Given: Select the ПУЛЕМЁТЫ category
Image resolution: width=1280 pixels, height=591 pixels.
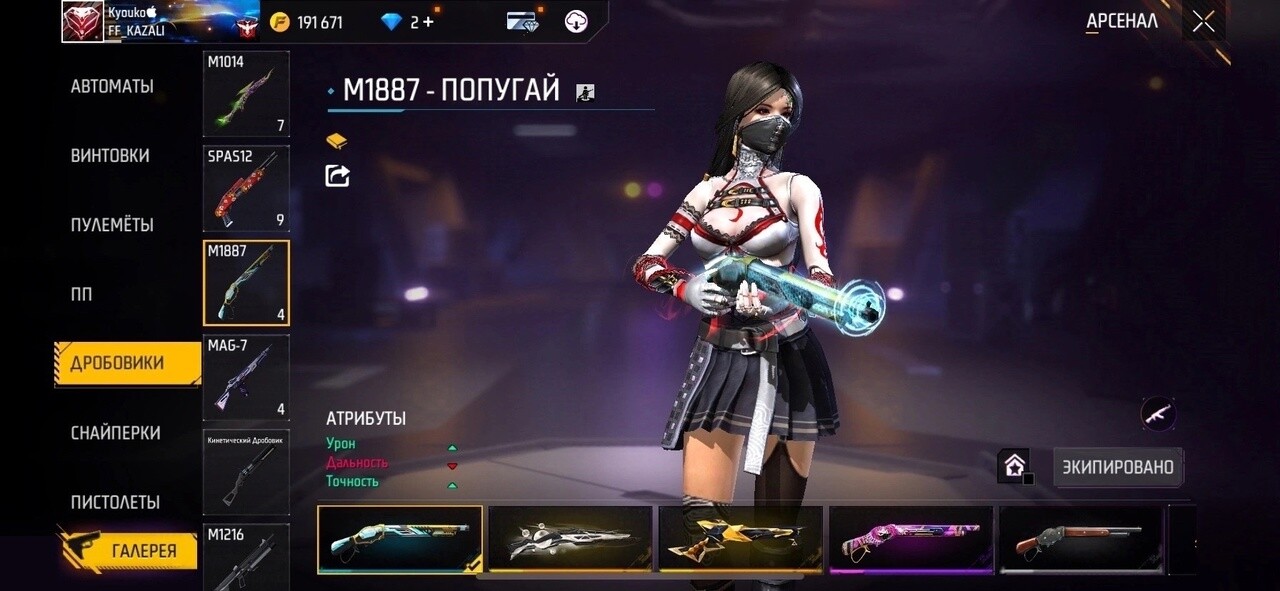Looking at the screenshot, I should 112,225.
